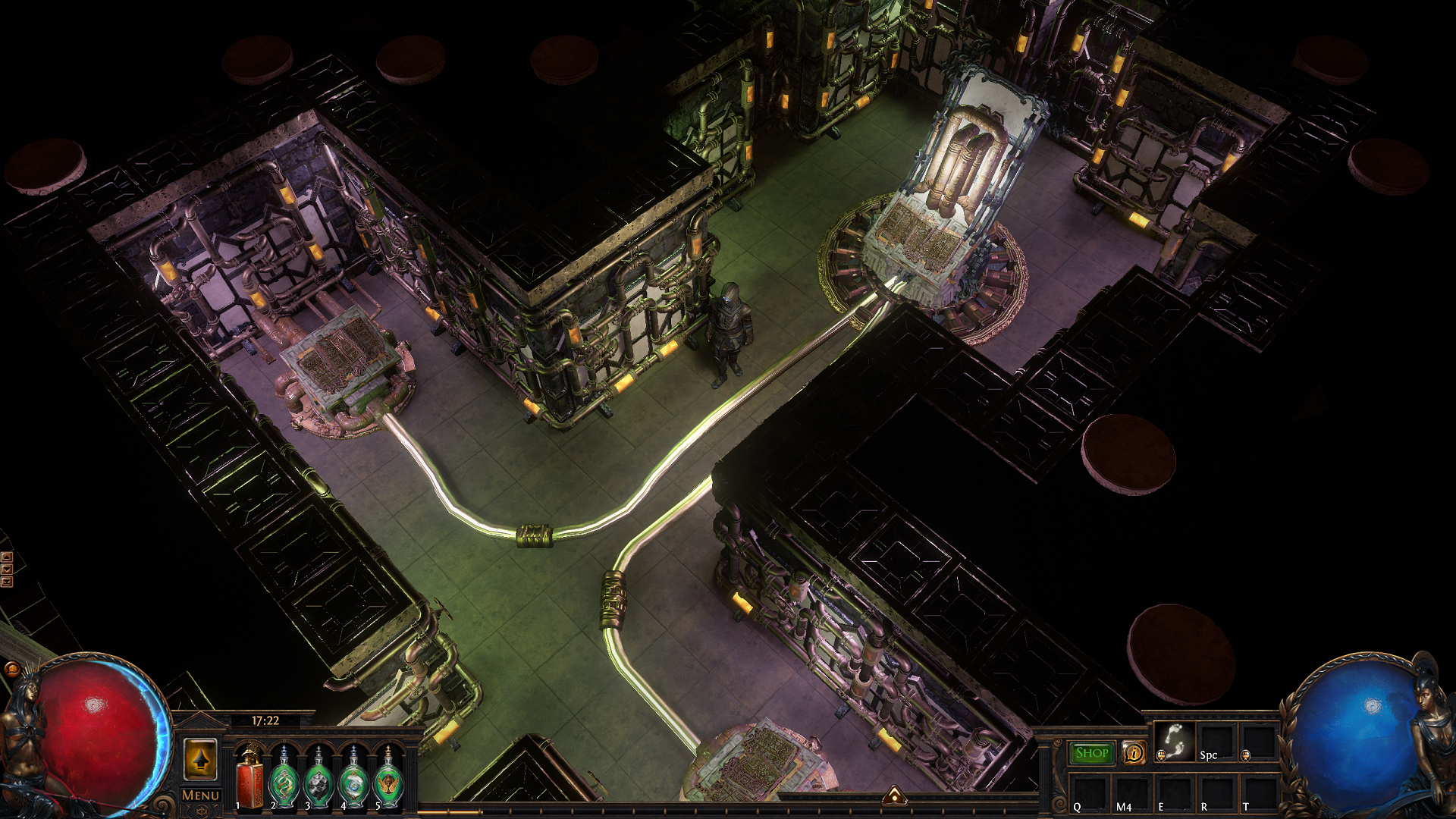Open the chat bubble icon above life orb

[x=11, y=669]
